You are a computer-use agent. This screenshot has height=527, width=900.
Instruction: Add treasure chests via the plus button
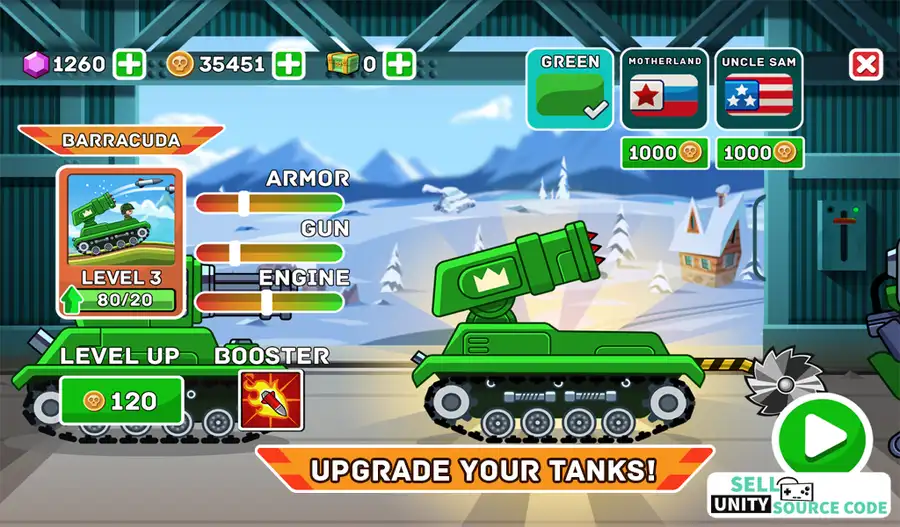click(399, 65)
